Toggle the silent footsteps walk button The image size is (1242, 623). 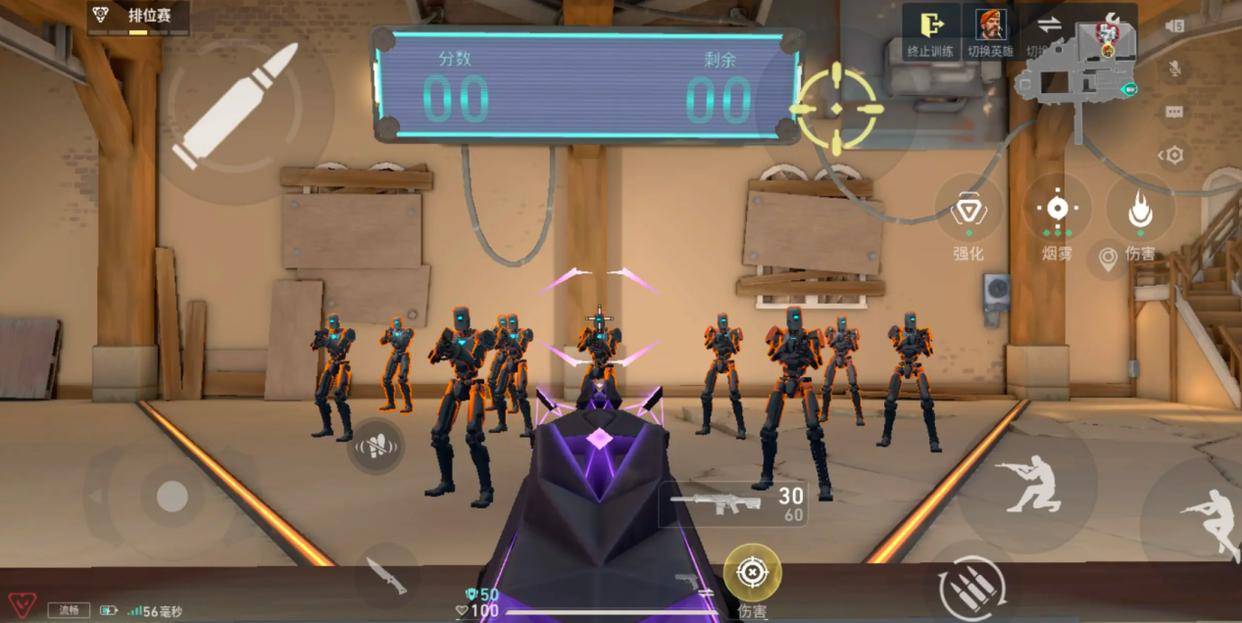(376, 447)
